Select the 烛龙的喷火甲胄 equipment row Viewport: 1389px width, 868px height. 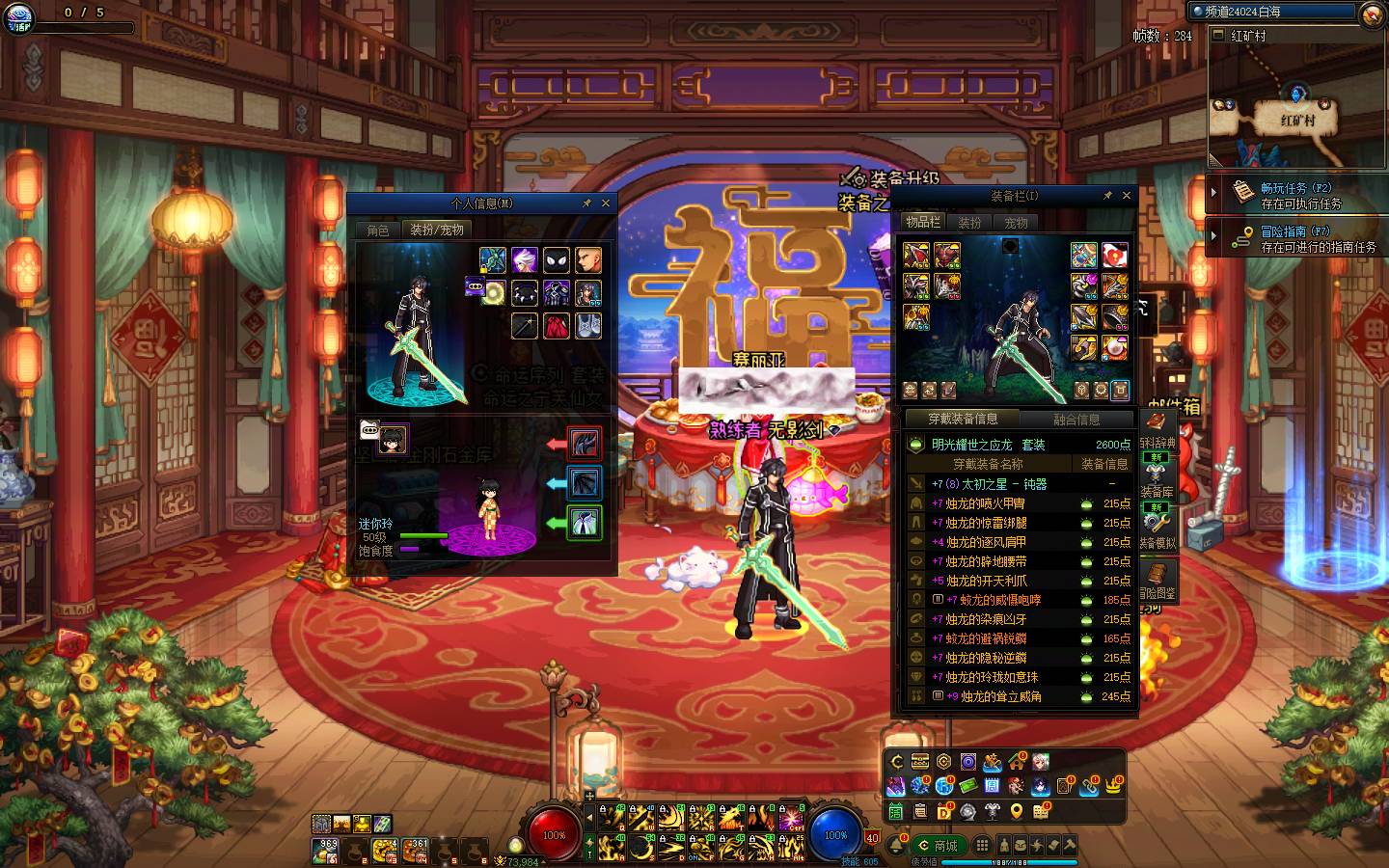(x=985, y=503)
